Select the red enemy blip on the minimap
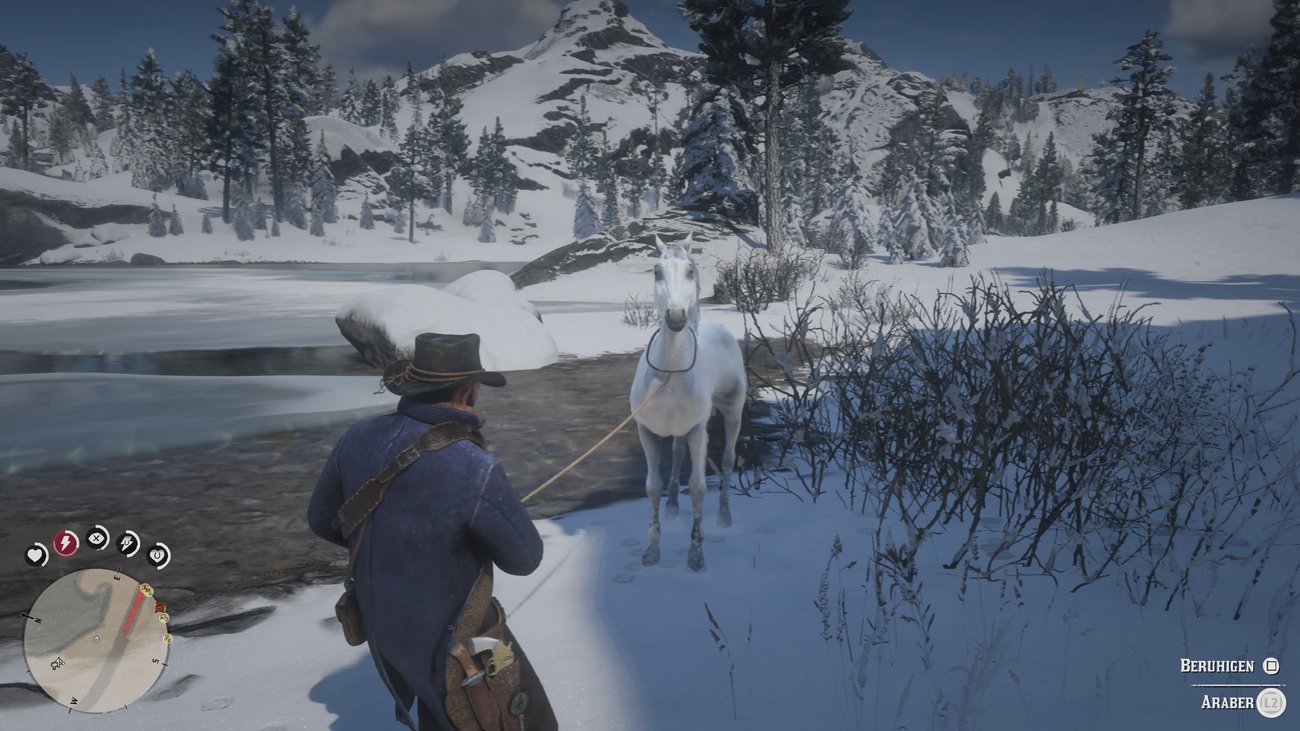 coord(159,606)
